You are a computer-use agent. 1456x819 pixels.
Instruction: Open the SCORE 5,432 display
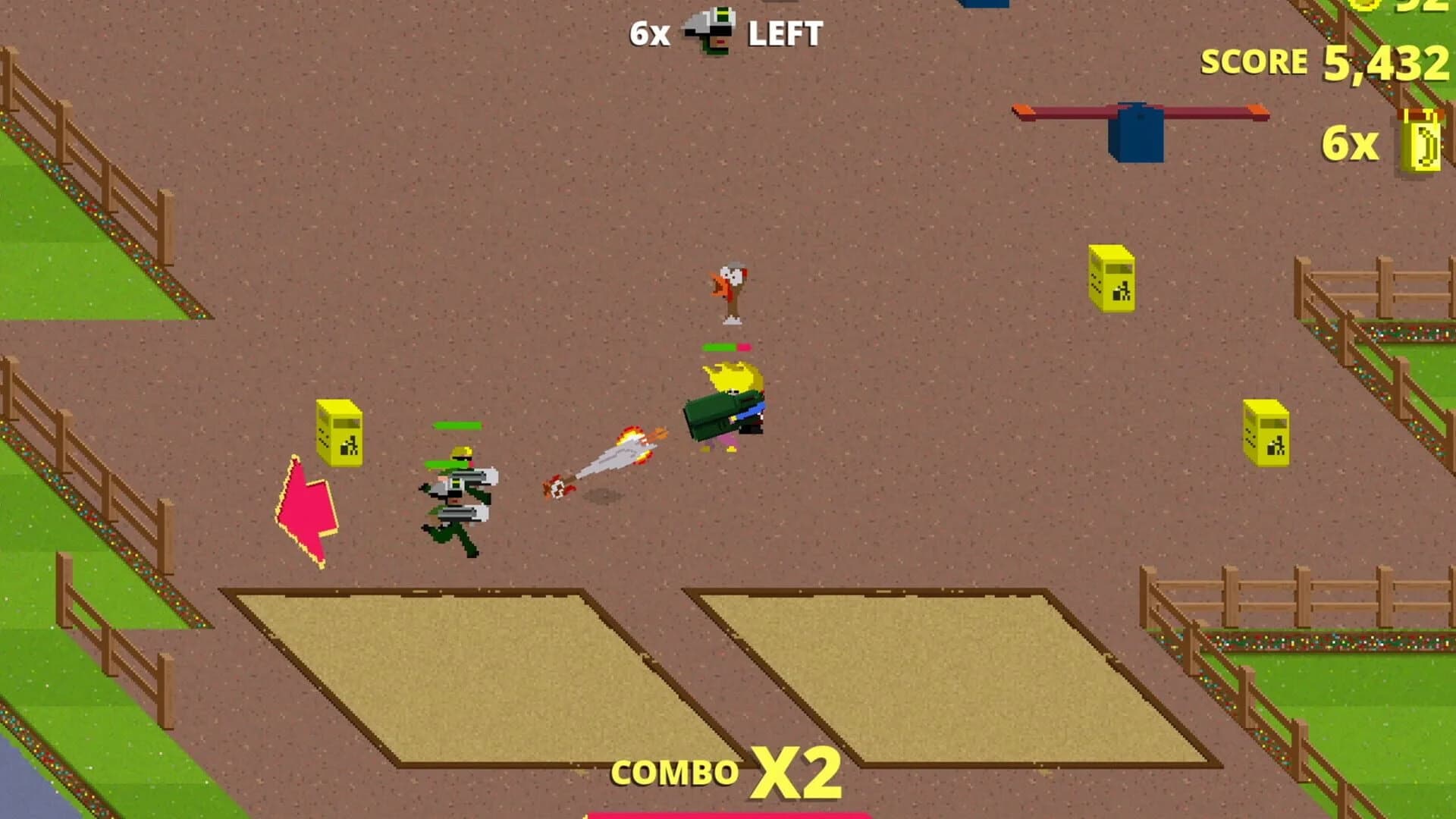pos(1327,64)
